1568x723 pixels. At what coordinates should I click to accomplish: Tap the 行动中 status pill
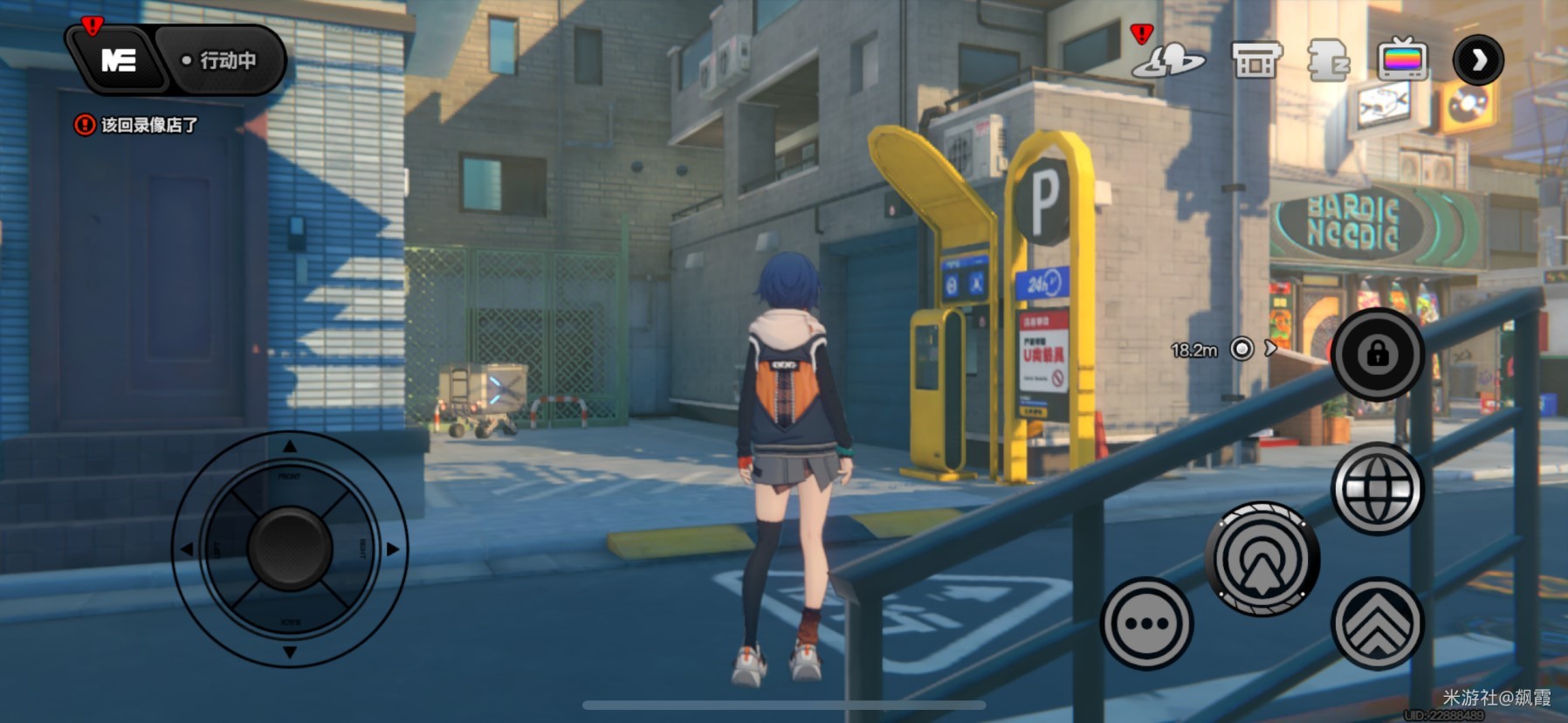click(222, 60)
